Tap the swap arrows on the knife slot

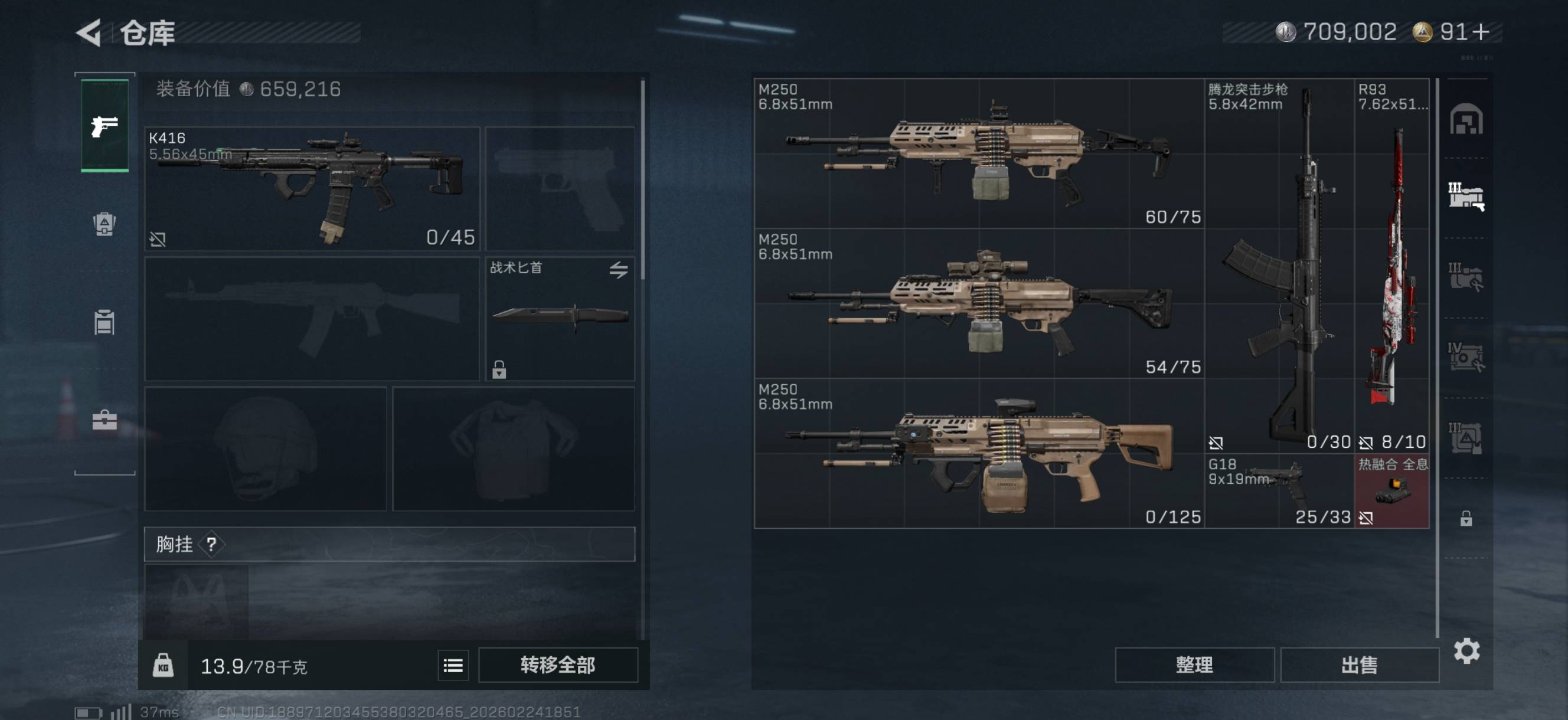(x=619, y=270)
